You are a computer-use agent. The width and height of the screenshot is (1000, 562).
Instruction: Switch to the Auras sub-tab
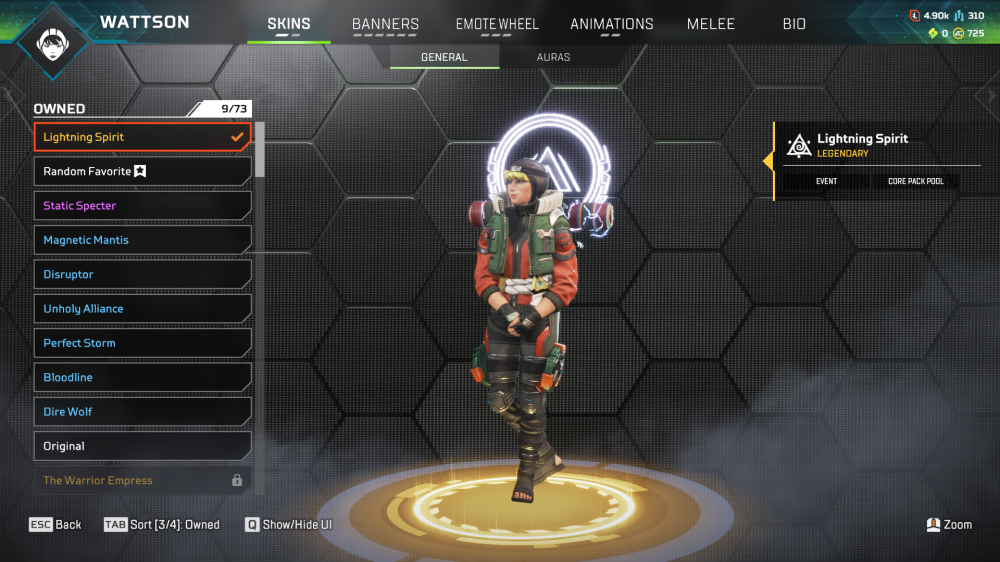click(553, 57)
